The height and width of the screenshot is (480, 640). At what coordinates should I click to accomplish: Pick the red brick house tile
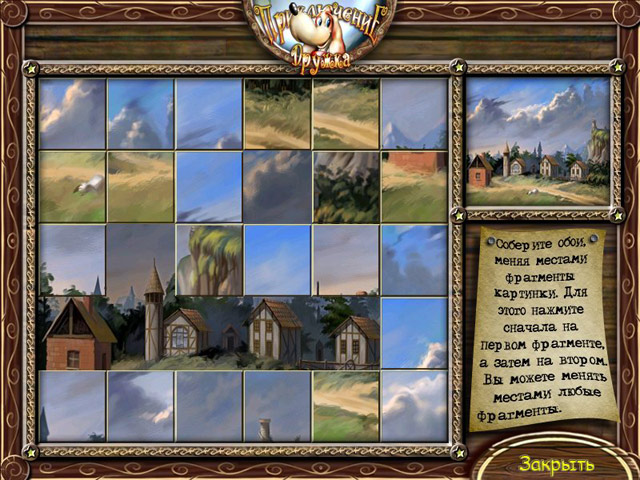coord(72,332)
